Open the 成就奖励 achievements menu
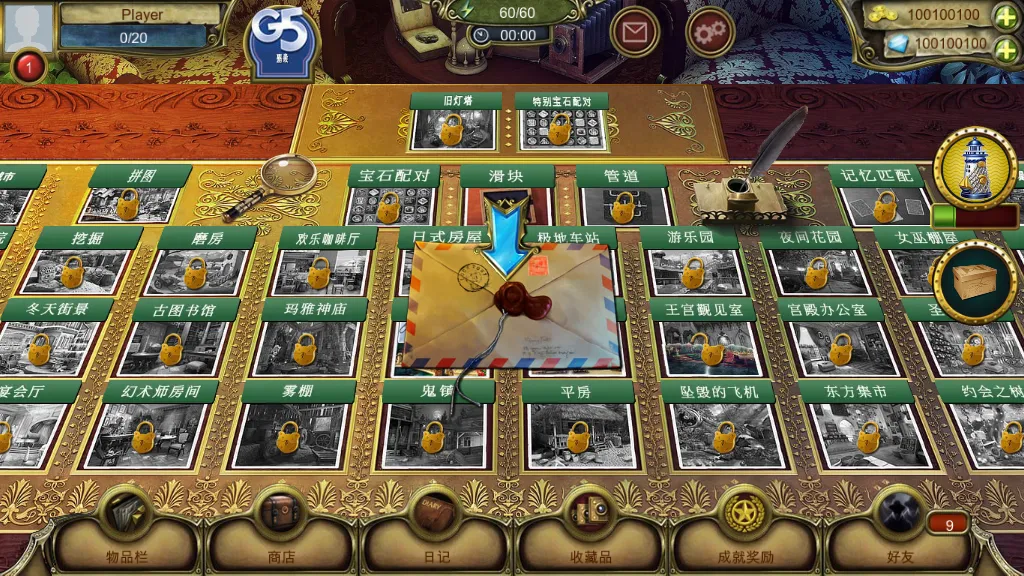The width and height of the screenshot is (1024, 576). click(746, 531)
